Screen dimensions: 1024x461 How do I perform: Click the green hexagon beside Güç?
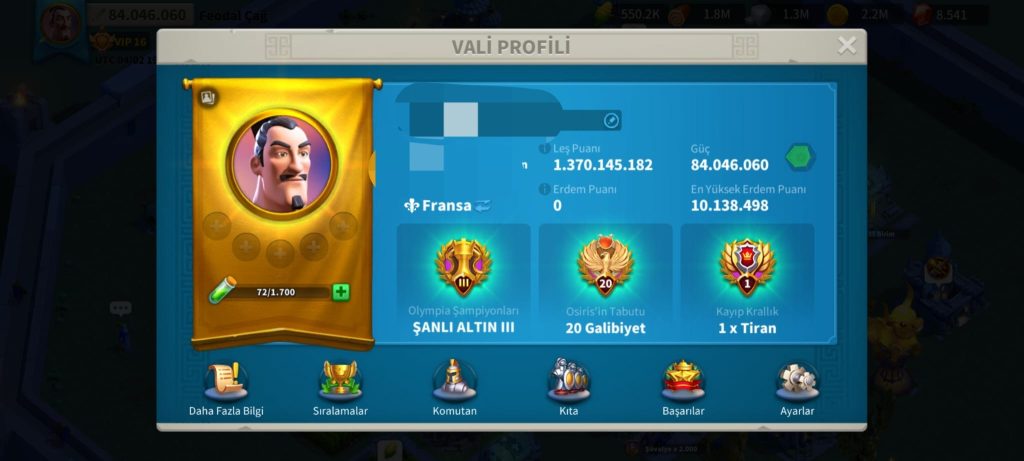[x=800, y=158]
